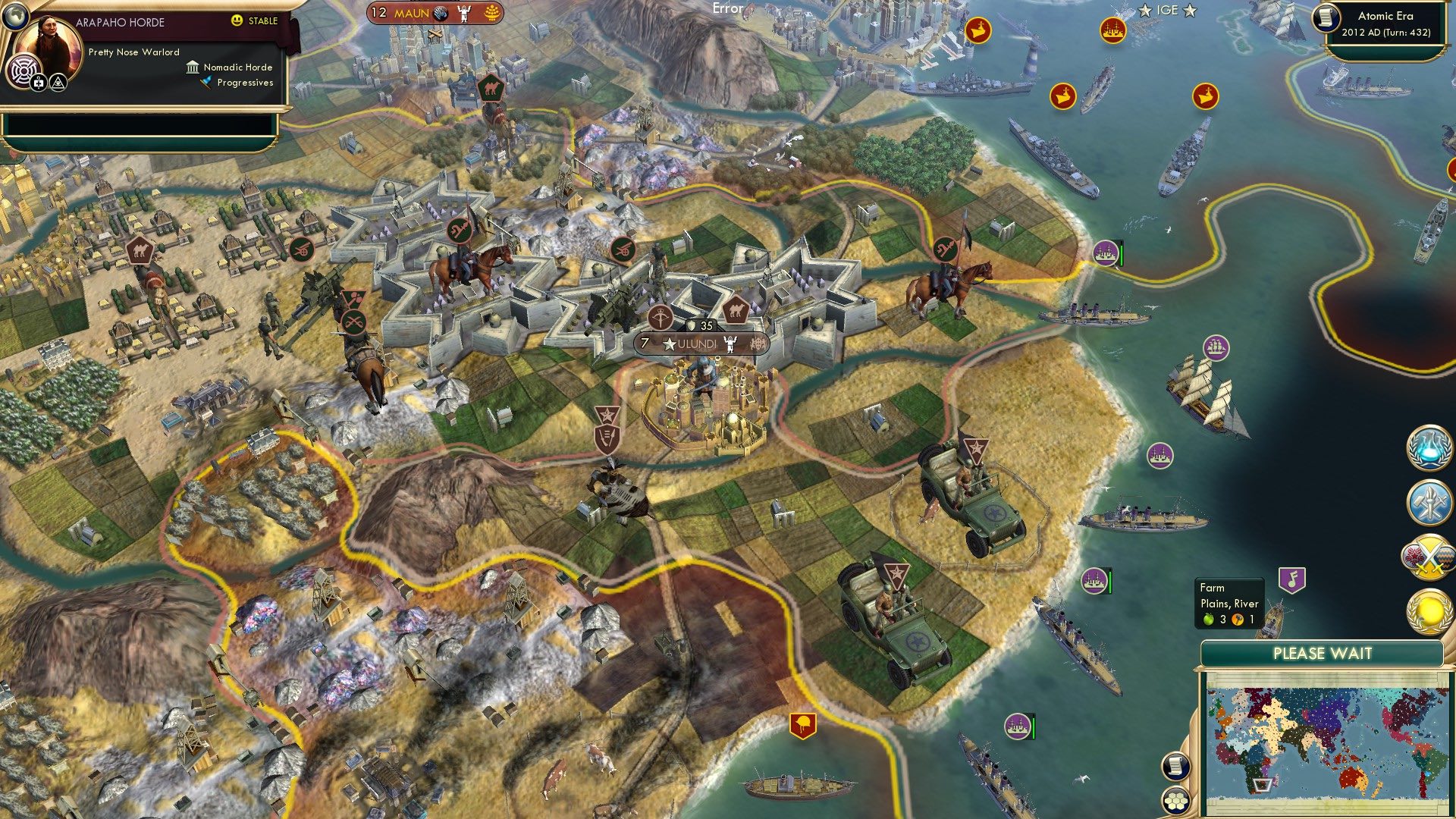Open the notification log scroll icon
This screenshot has width=1456, height=819.
tap(1175, 767)
